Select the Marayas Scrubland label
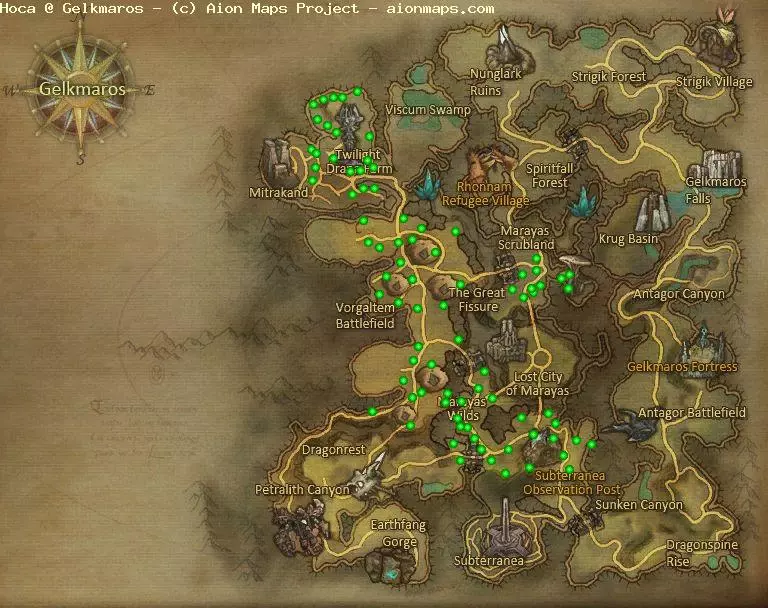 pos(527,237)
